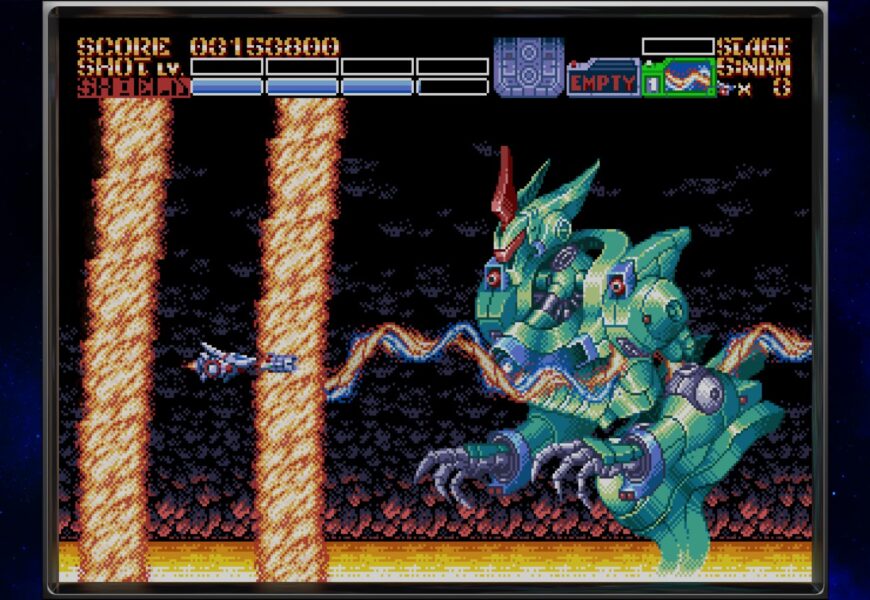Click the blue mechanical emblem panel
The image size is (870, 600).
(x=528, y=67)
